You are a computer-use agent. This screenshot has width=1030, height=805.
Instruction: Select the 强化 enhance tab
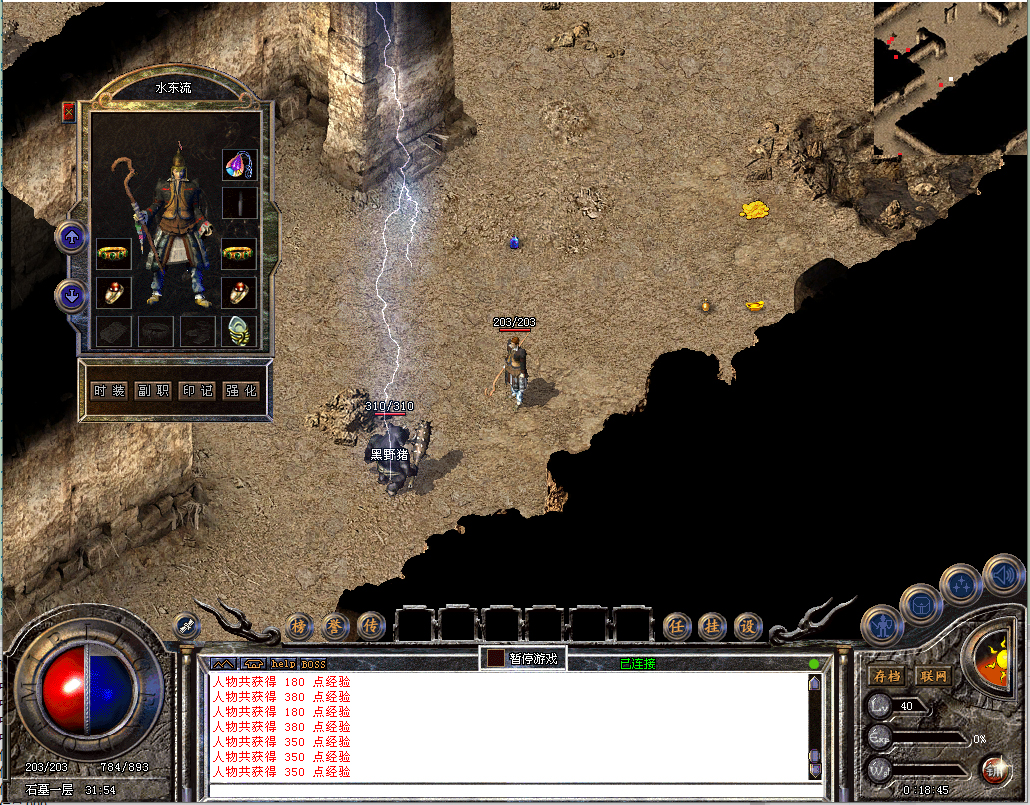tap(241, 391)
